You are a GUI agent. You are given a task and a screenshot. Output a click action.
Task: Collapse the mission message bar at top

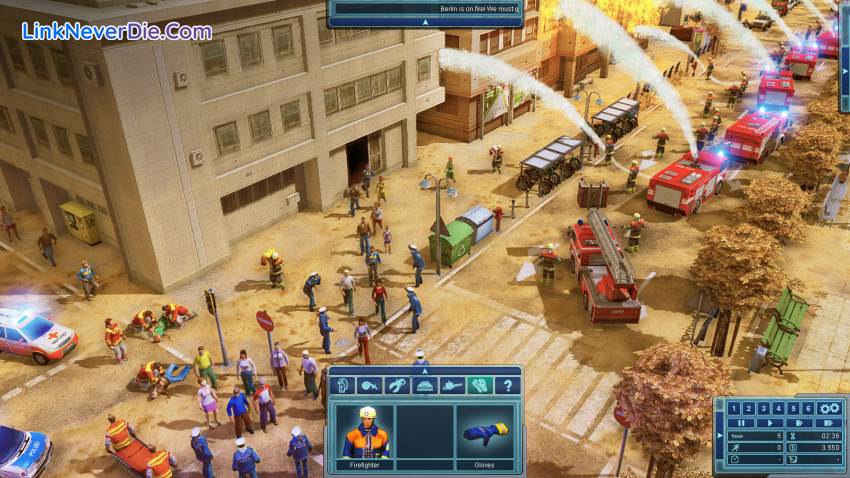pyautogui.click(x=424, y=21)
